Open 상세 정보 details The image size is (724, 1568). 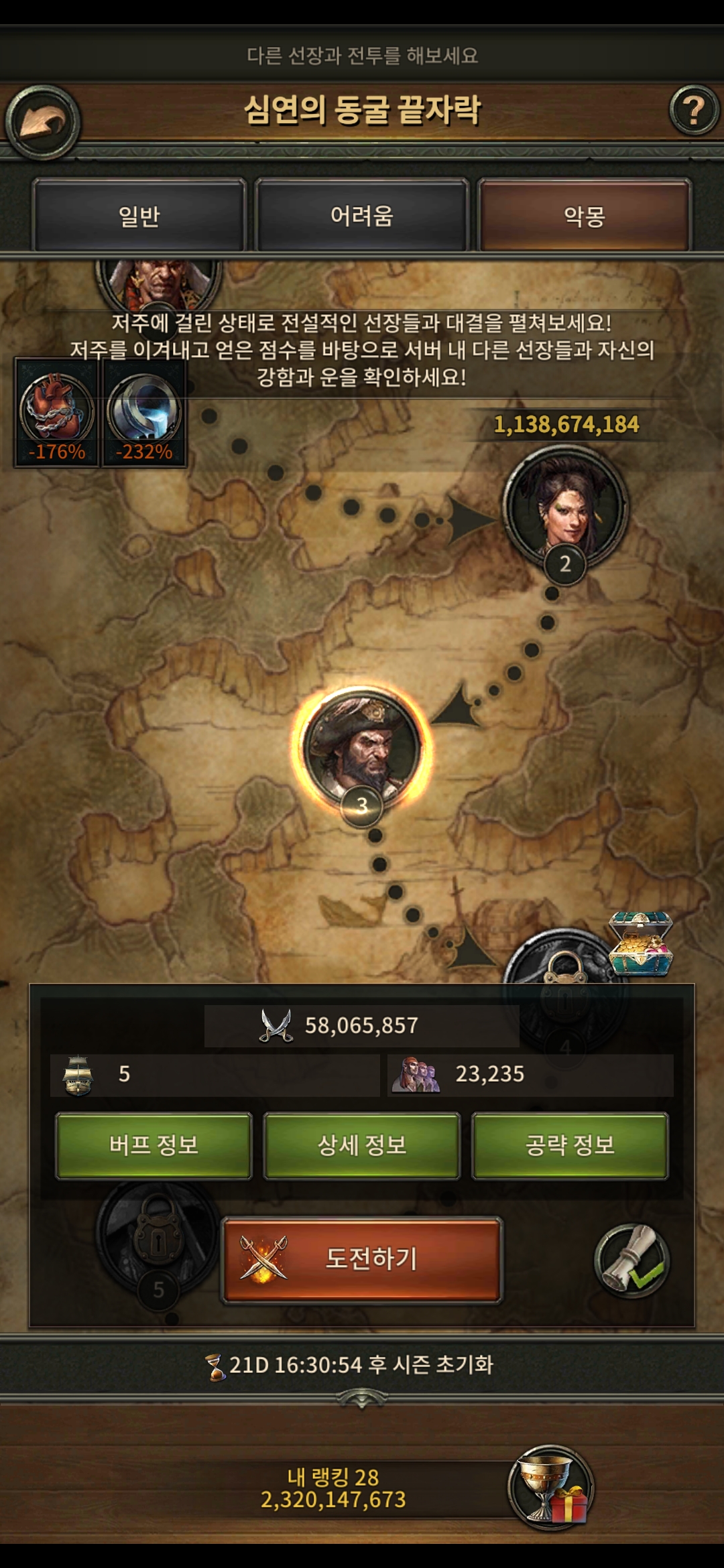(362, 1145)
